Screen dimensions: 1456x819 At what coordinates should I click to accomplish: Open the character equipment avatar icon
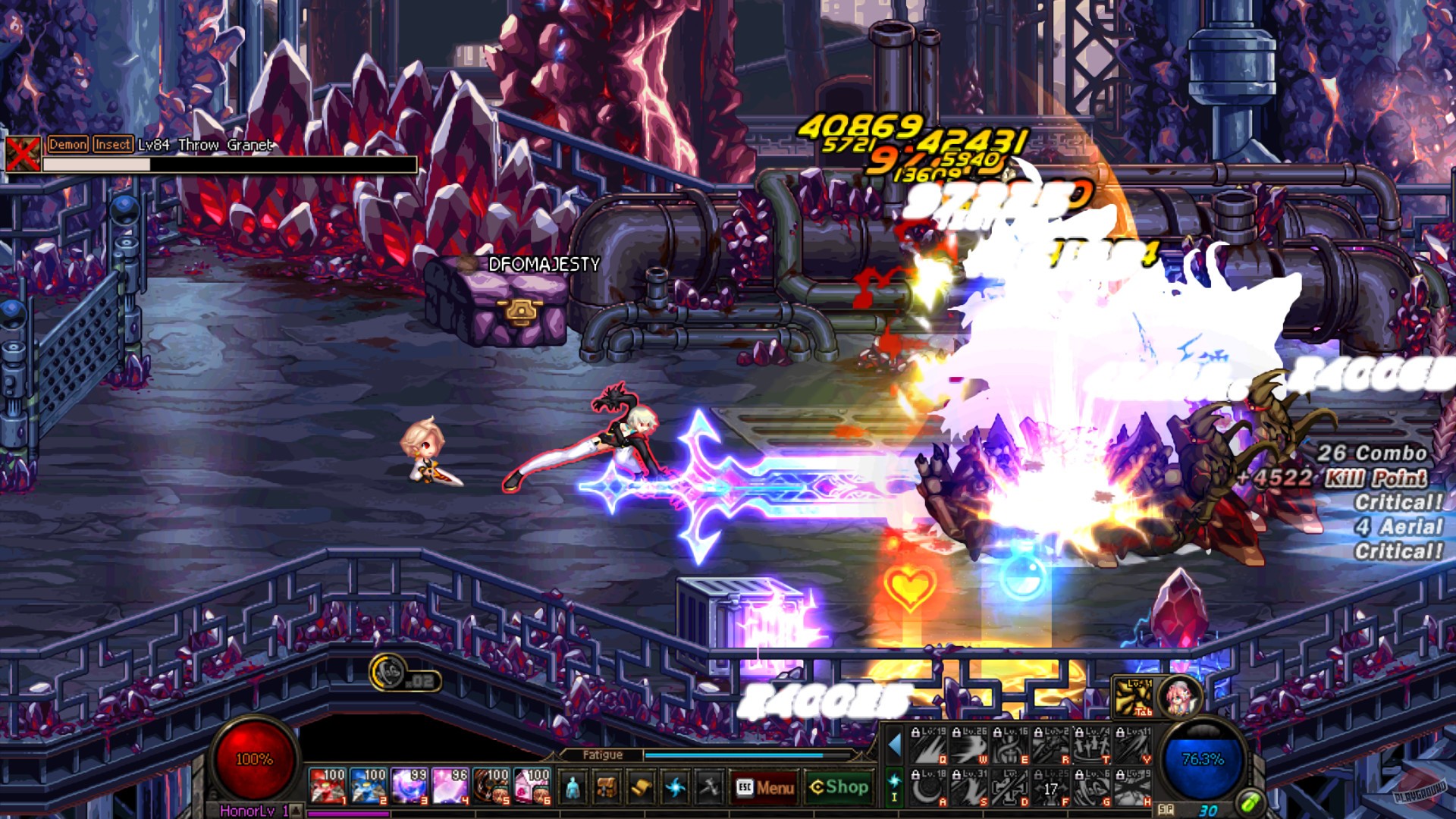pyautogui.click(x=573, y=787)
